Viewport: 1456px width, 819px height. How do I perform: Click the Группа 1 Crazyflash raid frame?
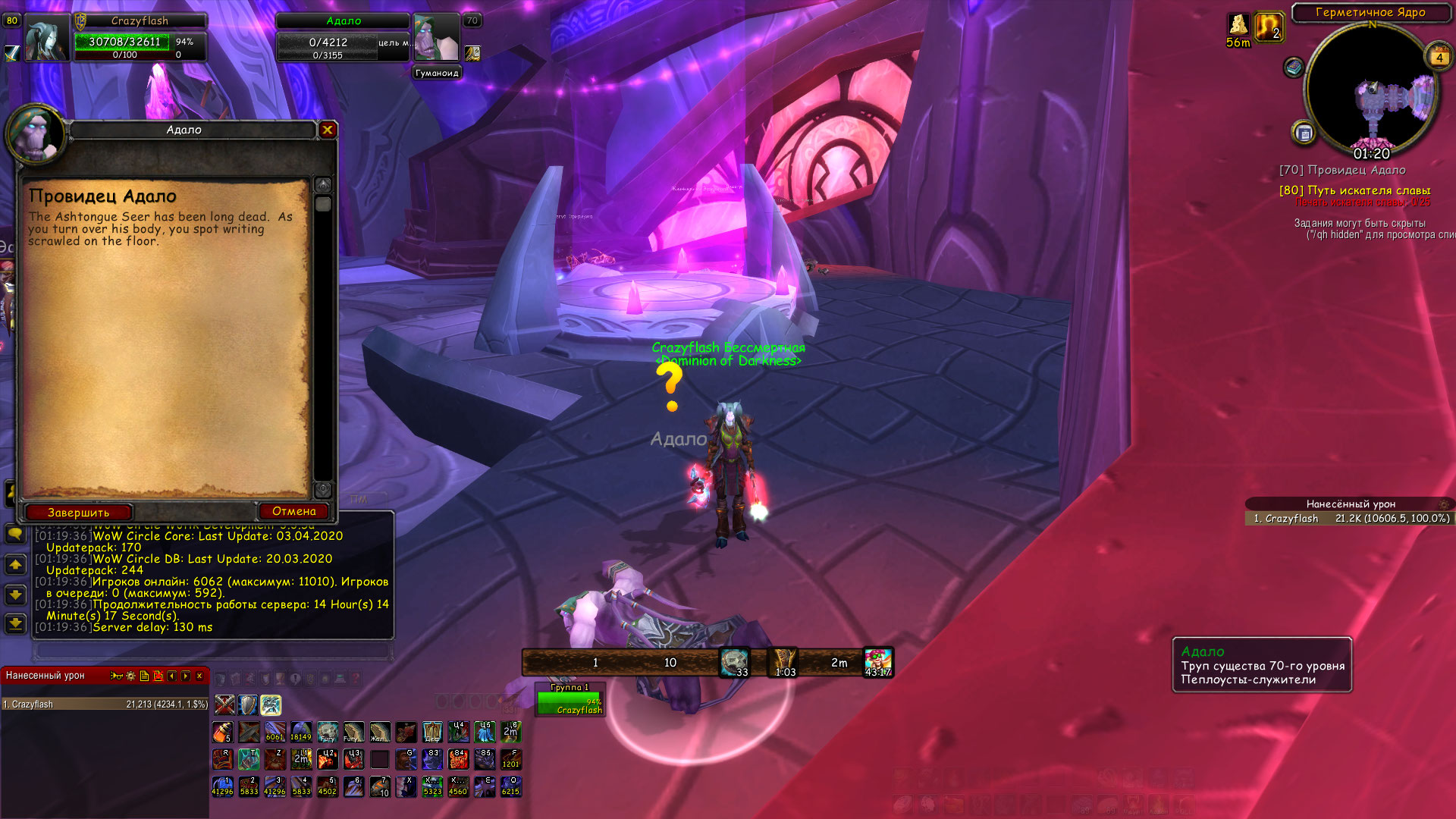click(x=569, y=703)
